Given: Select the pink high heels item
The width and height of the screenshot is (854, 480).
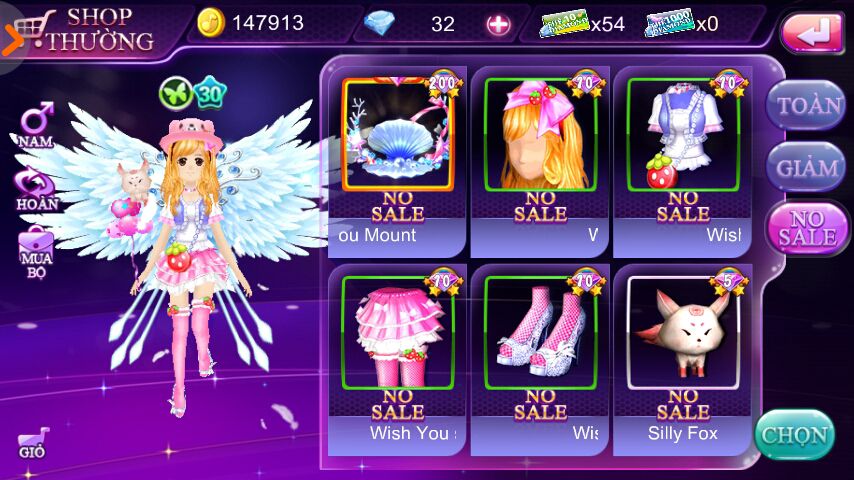Looking at the screenshot, I should [540, 330].
